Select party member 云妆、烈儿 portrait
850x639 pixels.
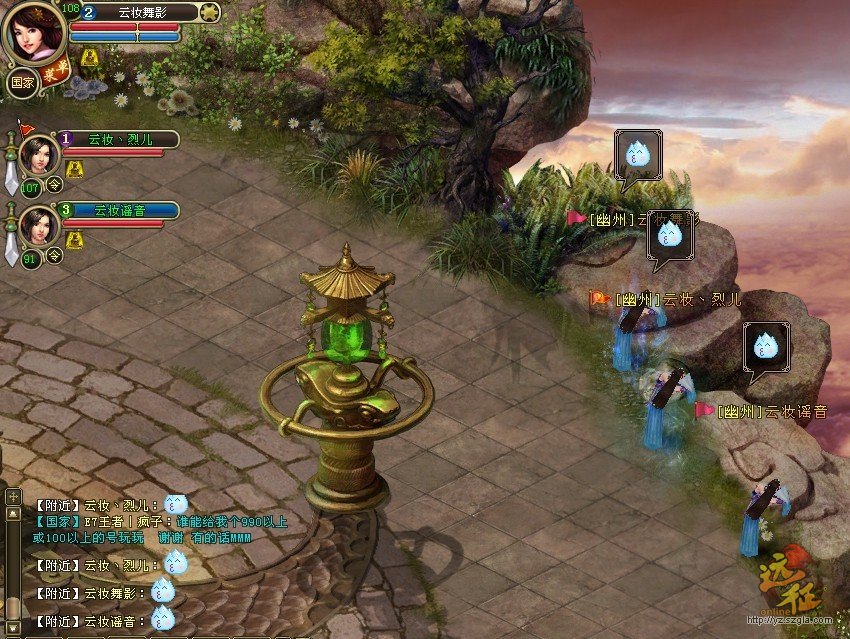39,154
